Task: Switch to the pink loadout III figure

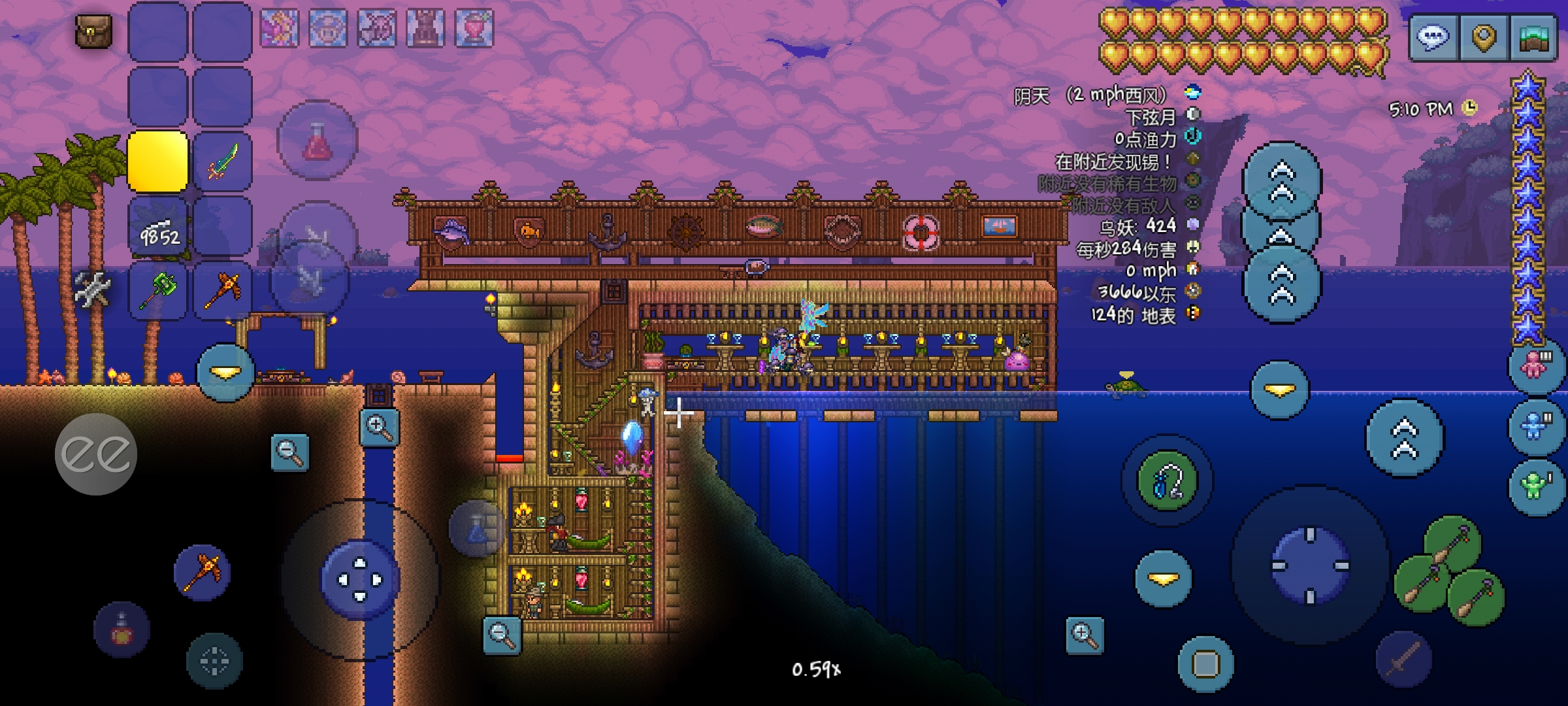Action: (1535, 365)
